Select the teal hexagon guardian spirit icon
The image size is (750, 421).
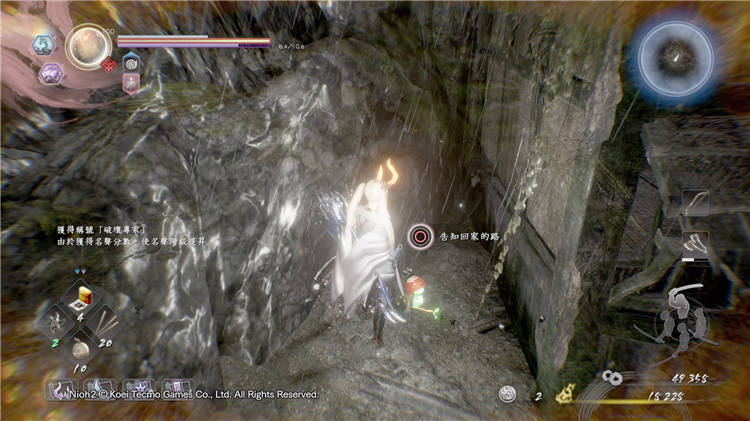tap(43, 44)
